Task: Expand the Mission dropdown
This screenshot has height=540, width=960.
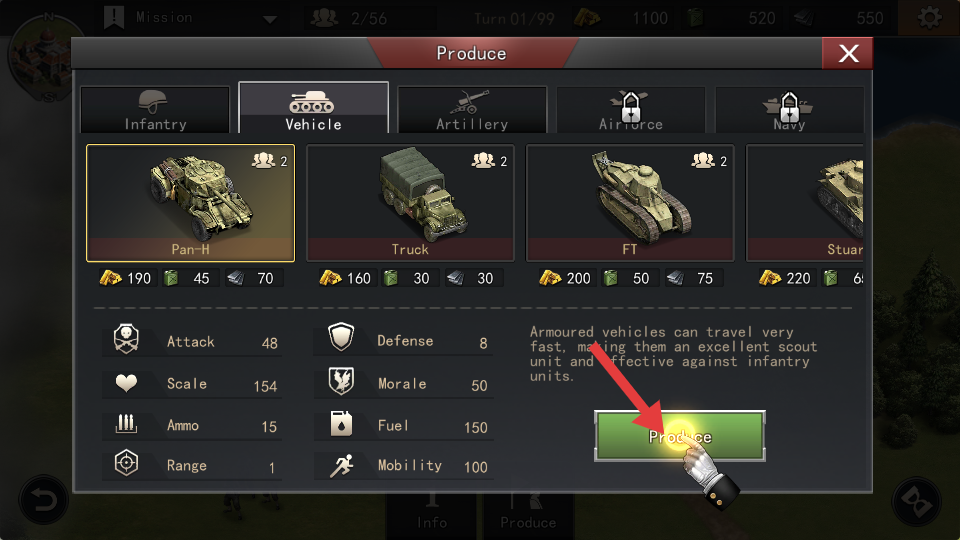Action: (269, 18)
